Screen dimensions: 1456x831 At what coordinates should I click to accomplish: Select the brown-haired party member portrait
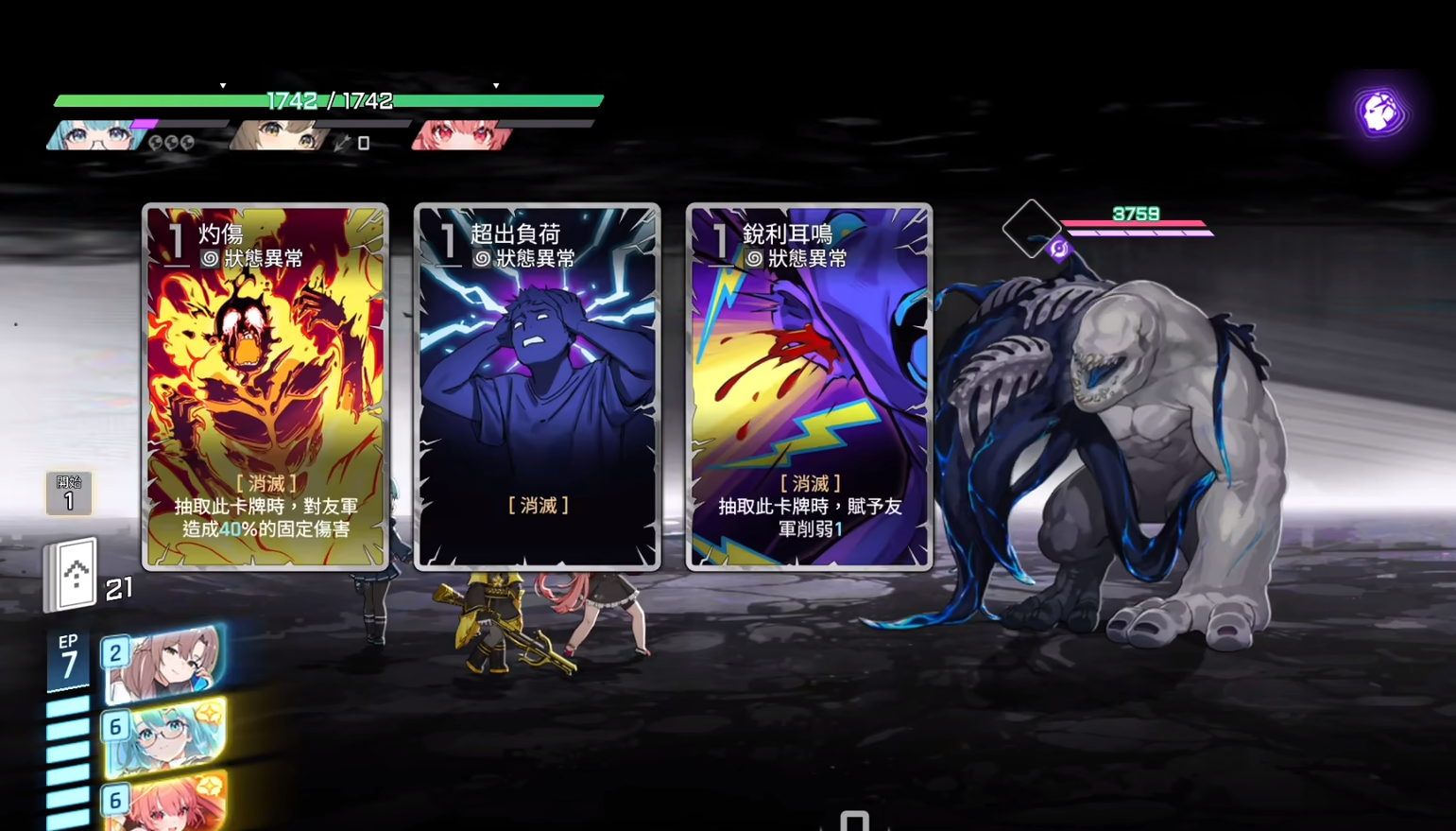click(277, 136)
